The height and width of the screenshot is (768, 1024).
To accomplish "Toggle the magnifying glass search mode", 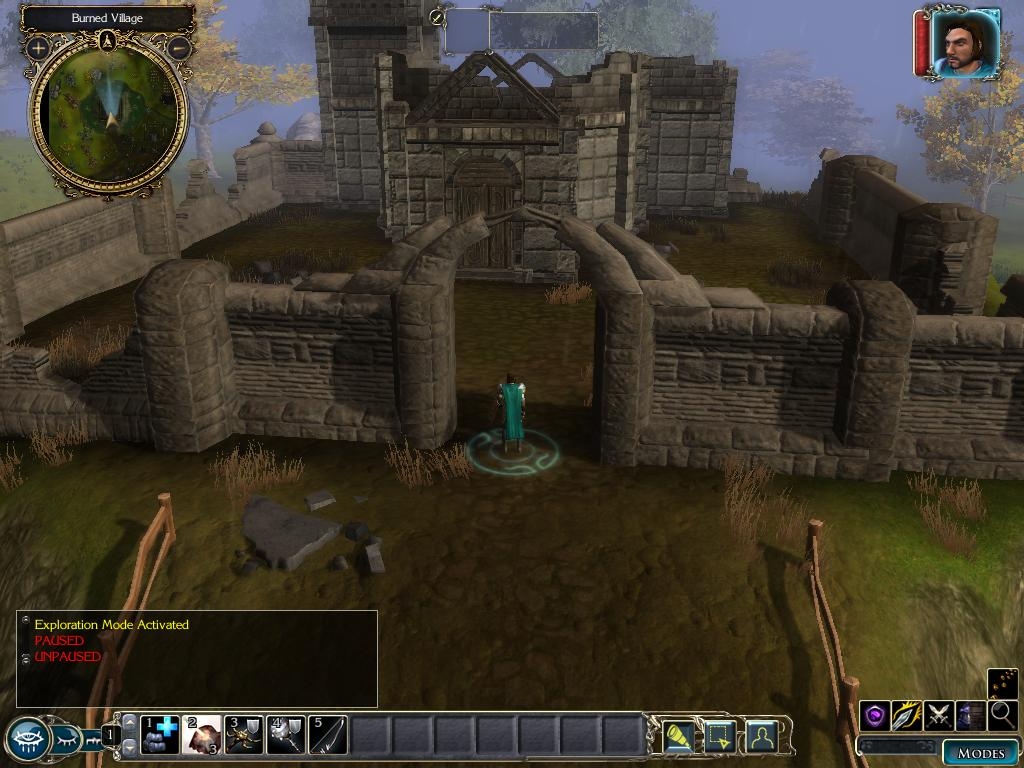I will 1001,716.
